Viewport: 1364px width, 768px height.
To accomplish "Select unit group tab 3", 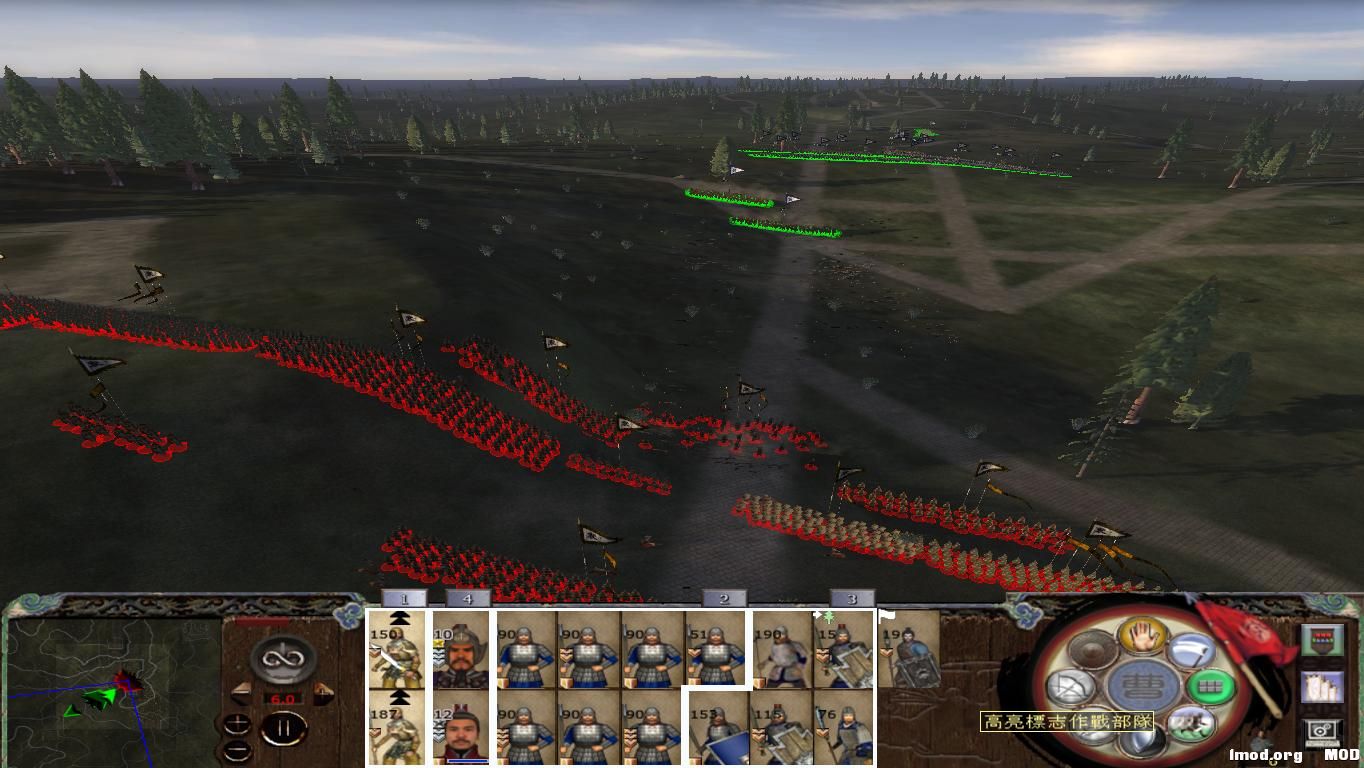I will pos(851,597).
